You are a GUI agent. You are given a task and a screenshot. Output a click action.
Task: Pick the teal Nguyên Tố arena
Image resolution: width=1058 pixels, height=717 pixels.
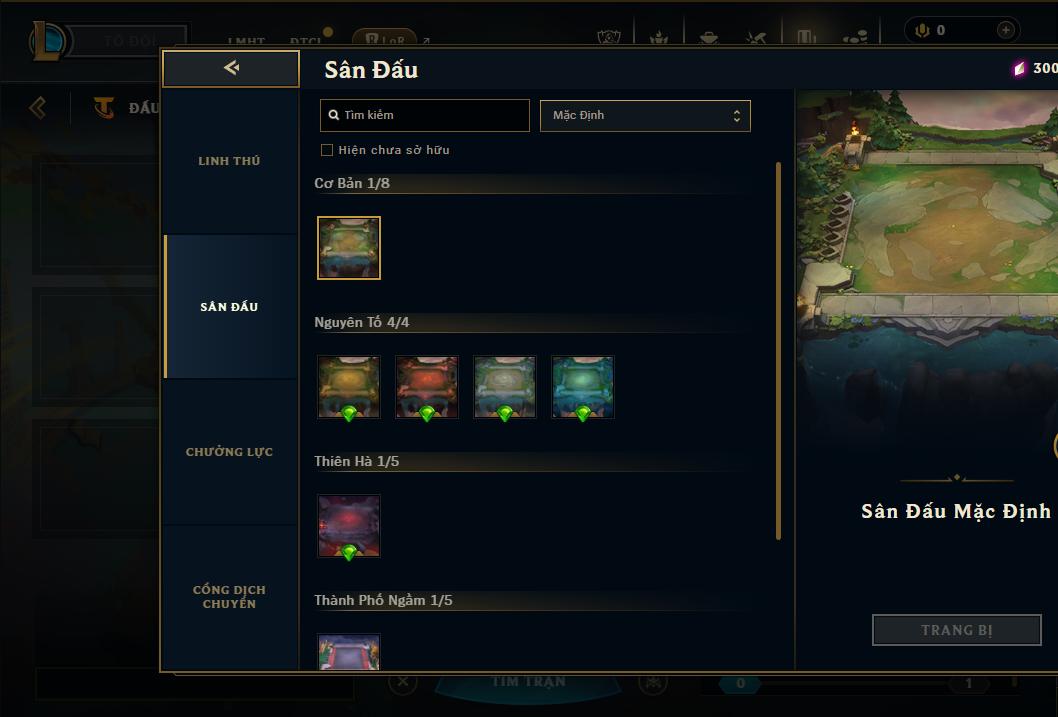click(x=583, y=386)
